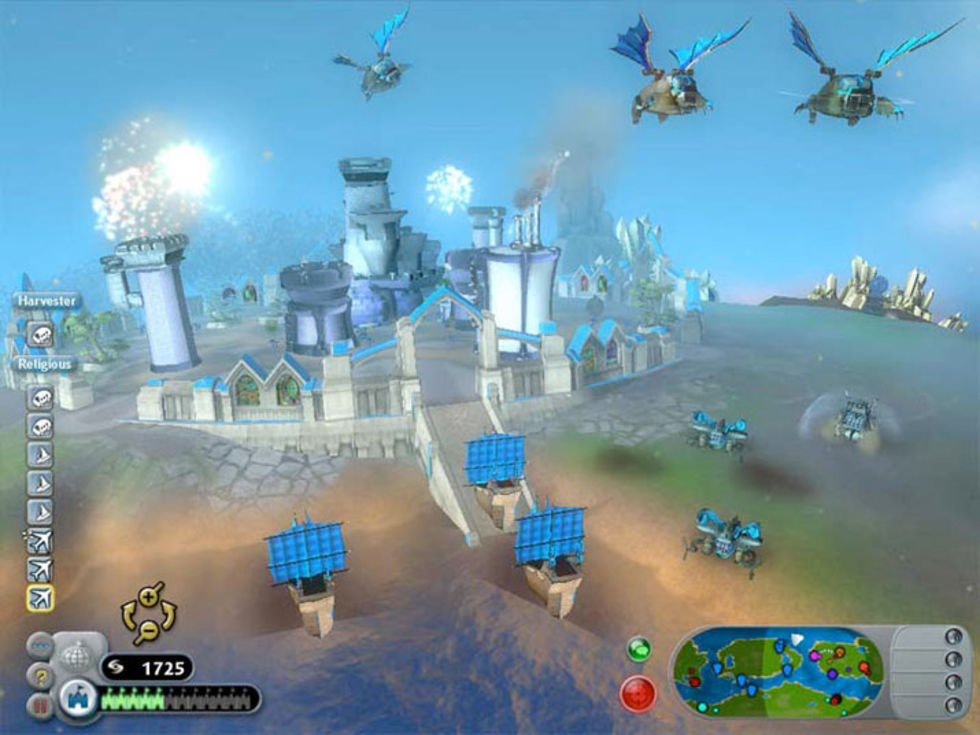The image size is (980, 735).
Task: Click the world minimap
Action: coord(777,670)
